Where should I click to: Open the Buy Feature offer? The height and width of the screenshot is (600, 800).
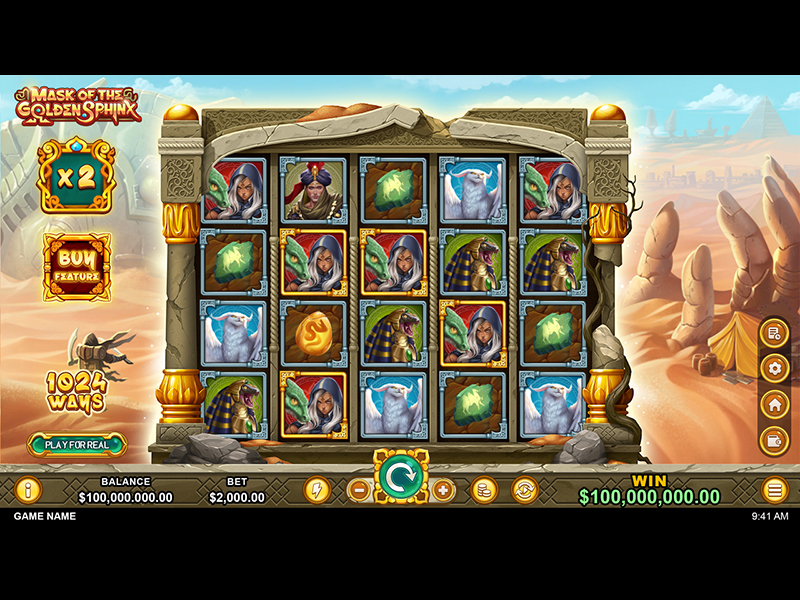tap(77, 267)
